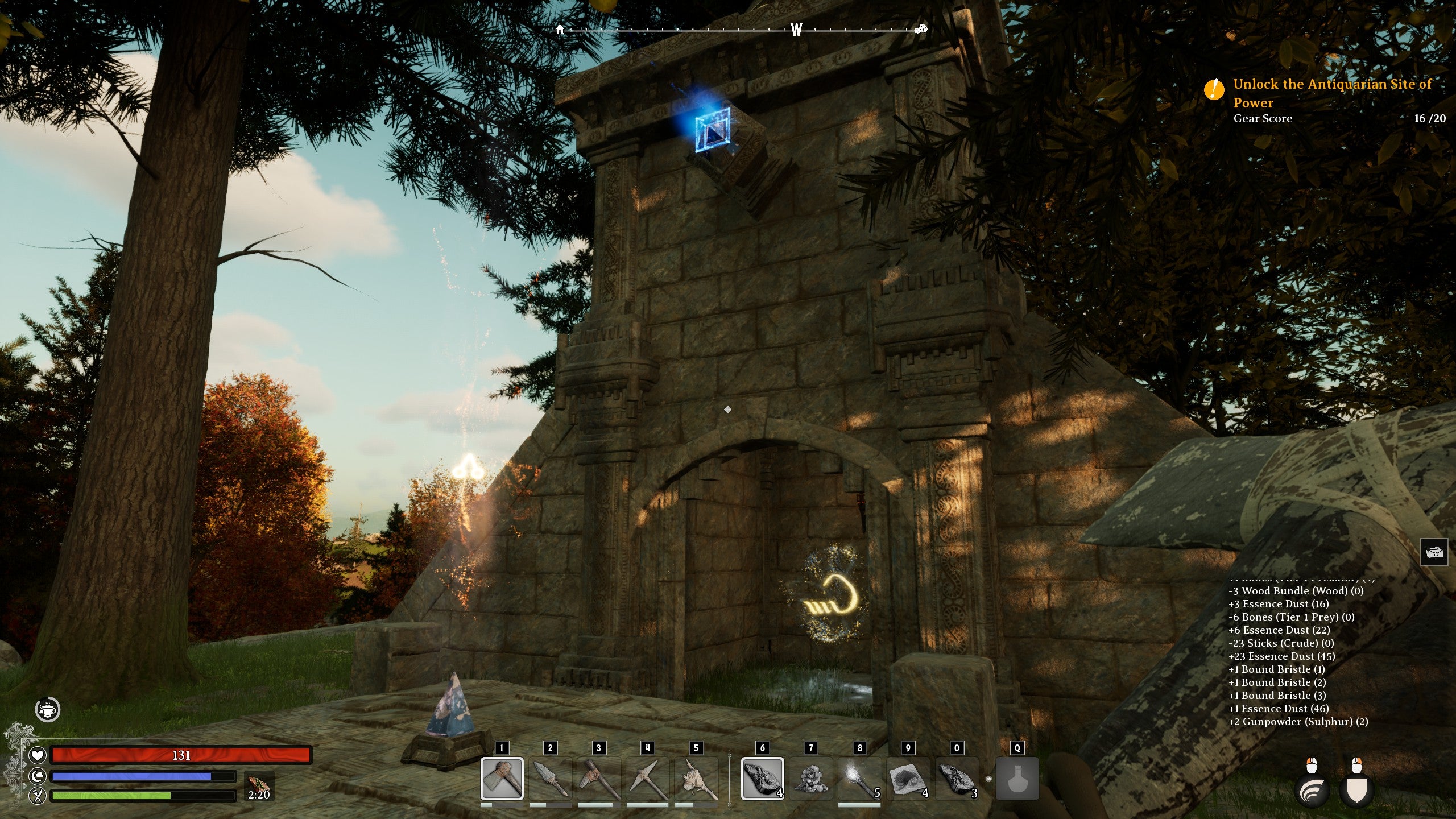
Task: Click the Gunpowder (Sulphur) loot log entry
Action: coord(1298,722)
